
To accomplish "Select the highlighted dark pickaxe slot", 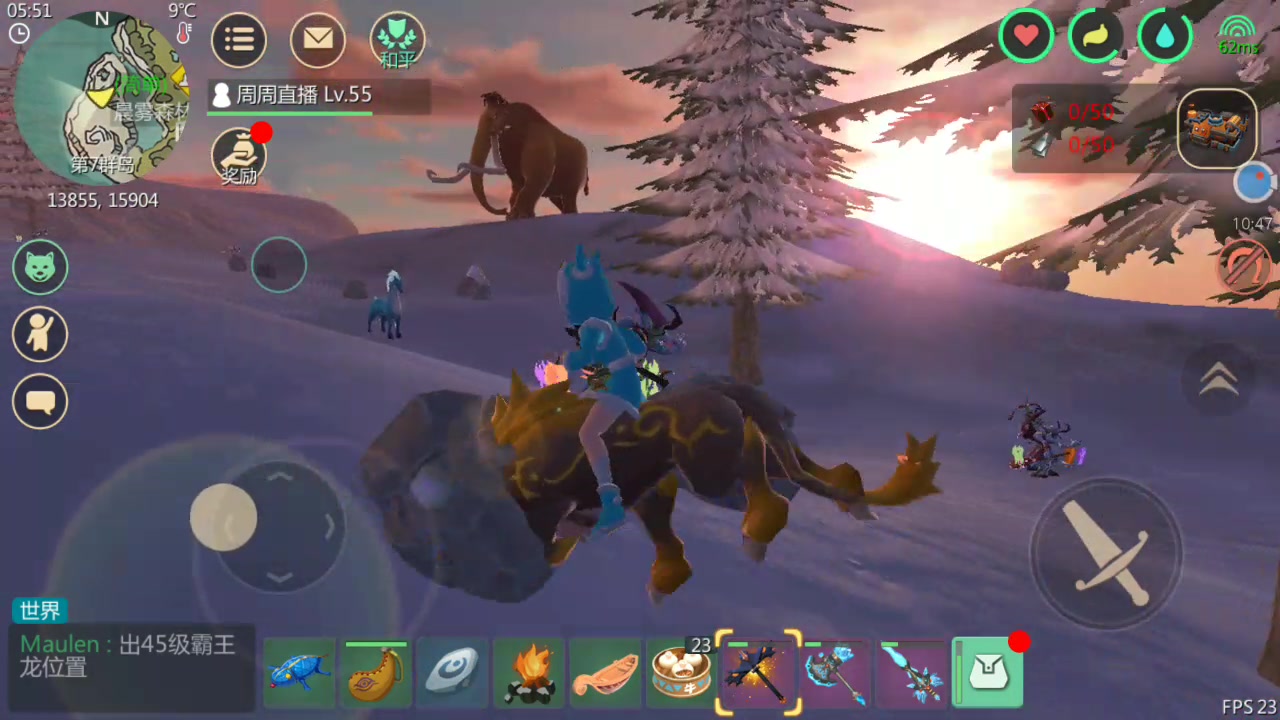I will (x=759, y=673).
